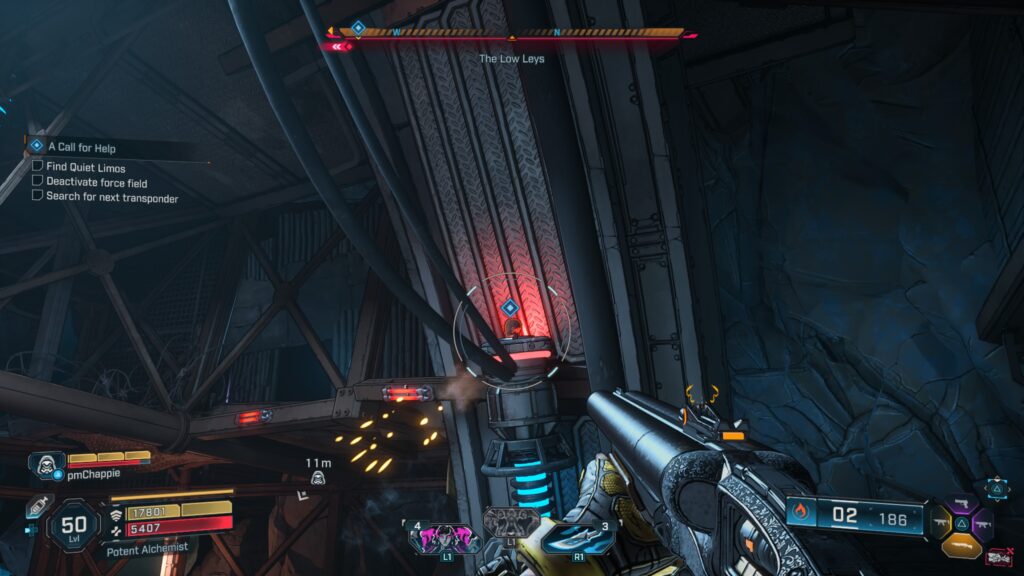Select the repkit syringe icon
1024x576 pixels.
[x=38, y=507]
